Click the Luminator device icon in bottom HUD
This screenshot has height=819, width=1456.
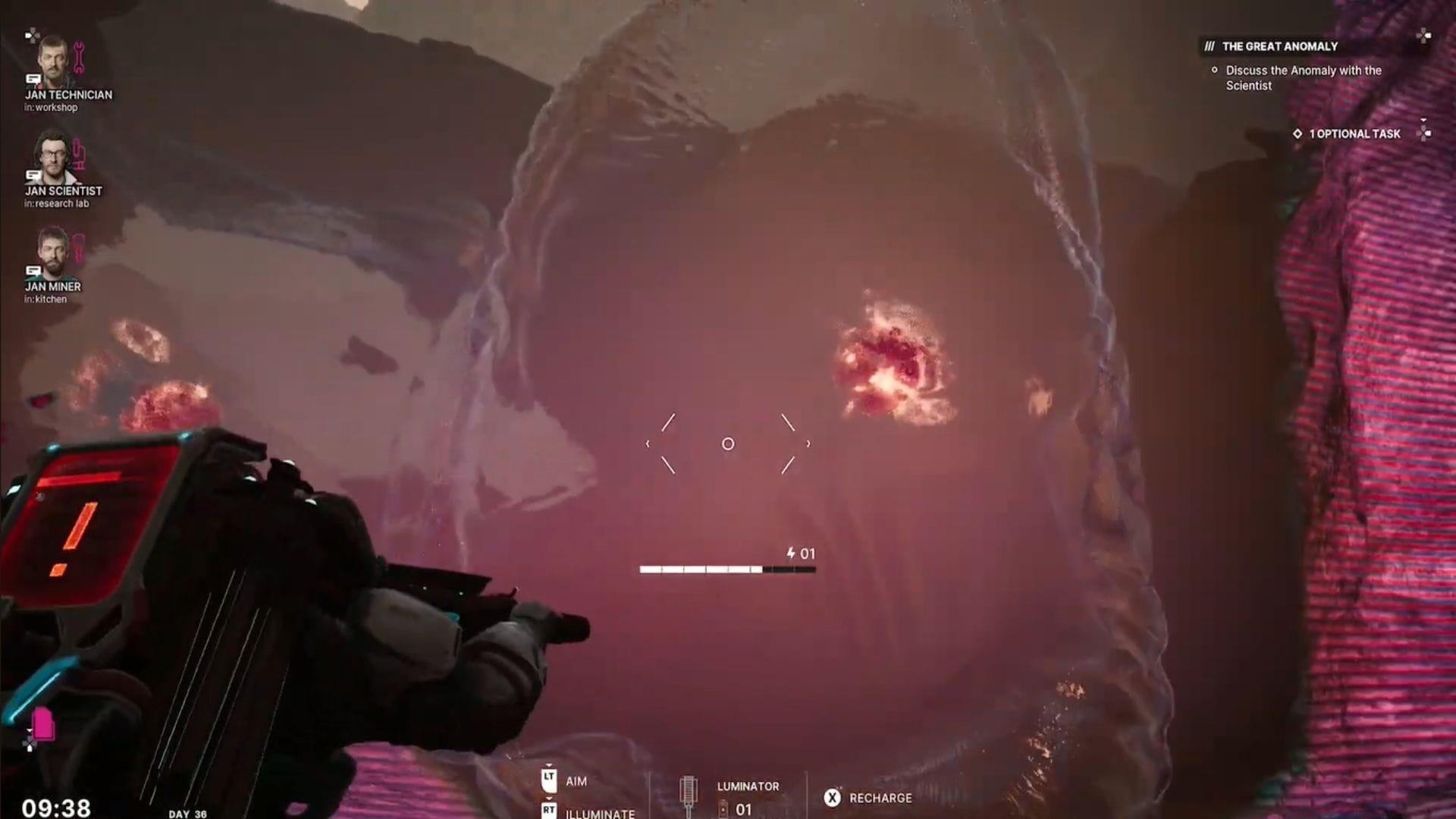pyautogui.click(x=689, y=790)
